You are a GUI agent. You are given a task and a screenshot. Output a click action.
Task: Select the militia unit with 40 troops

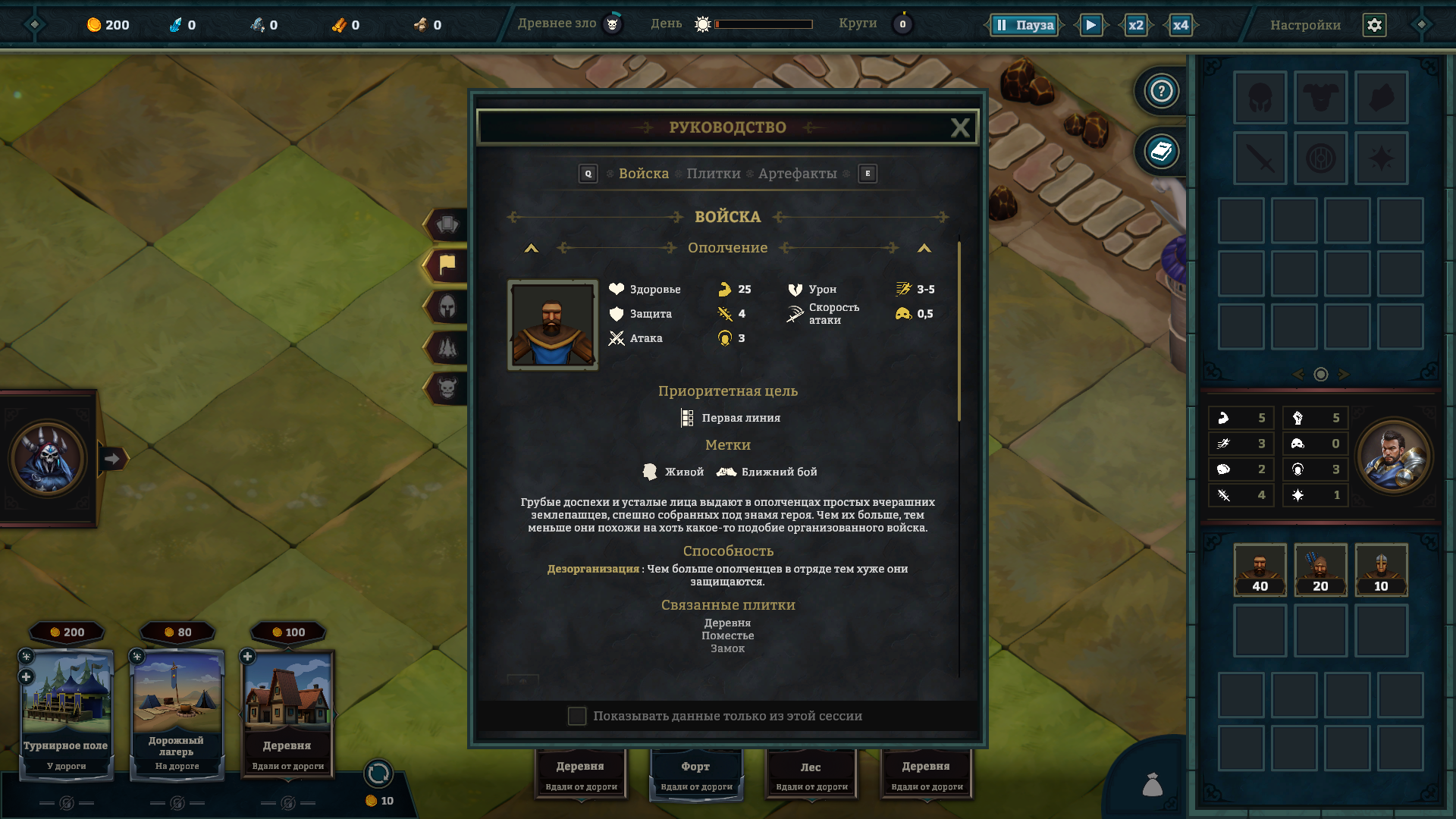tap(1260, 570)
